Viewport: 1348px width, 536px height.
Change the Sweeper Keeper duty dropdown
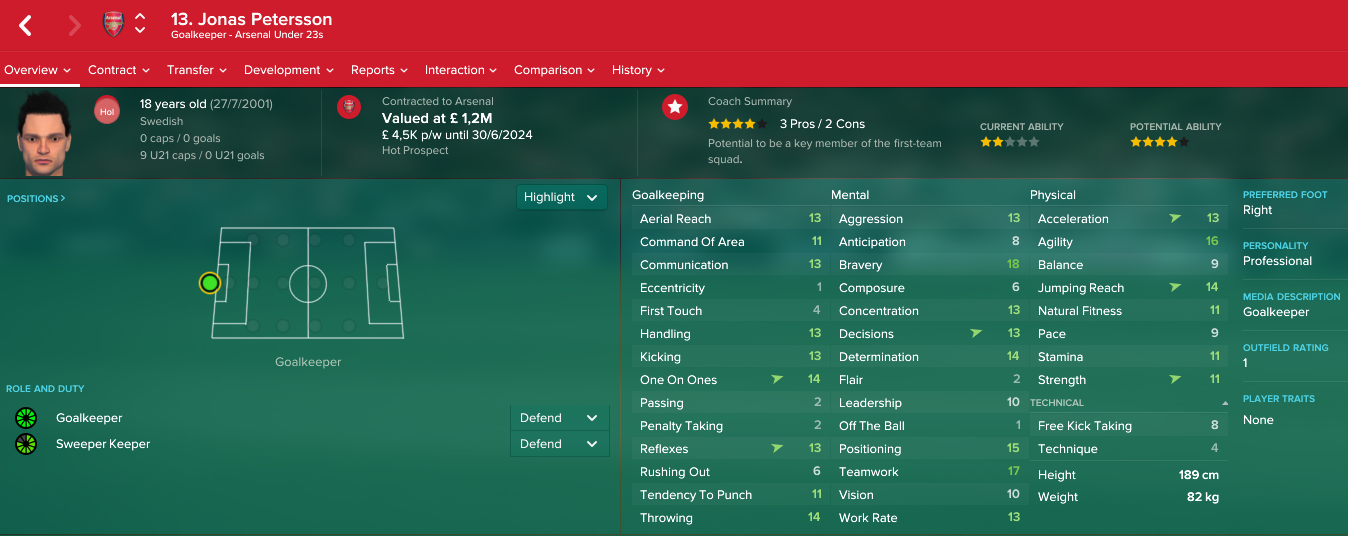tap(559, 444)
